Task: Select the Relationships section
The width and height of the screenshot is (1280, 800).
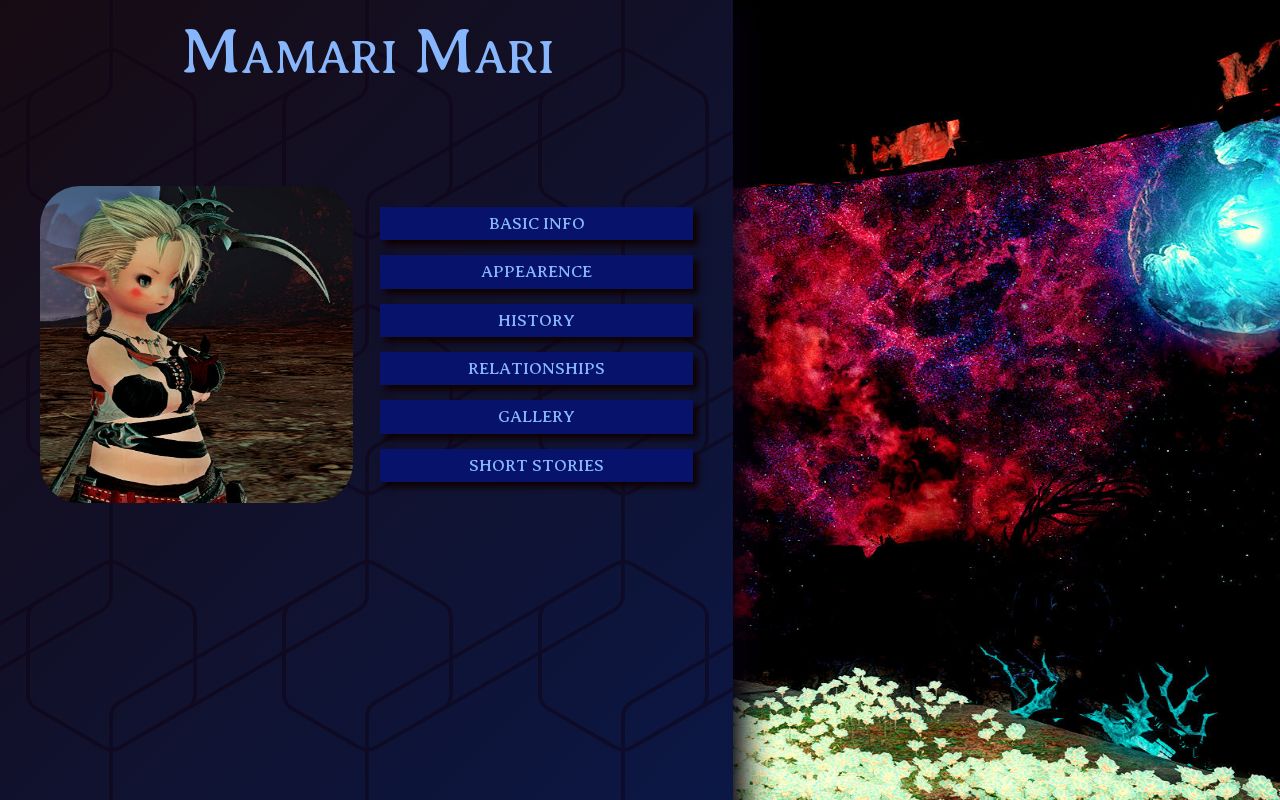Action: click(x=536, y=368)
